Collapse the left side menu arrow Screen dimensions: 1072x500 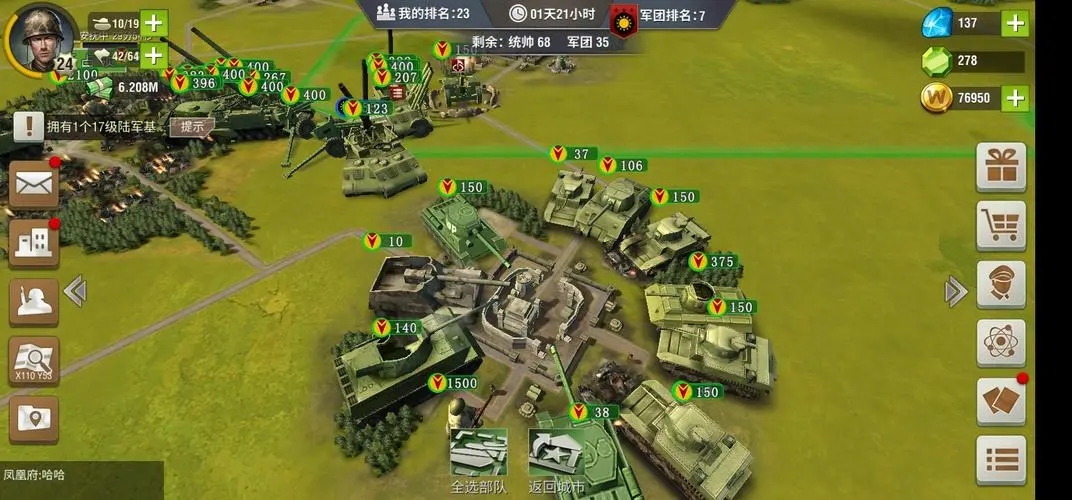(75, 291)
